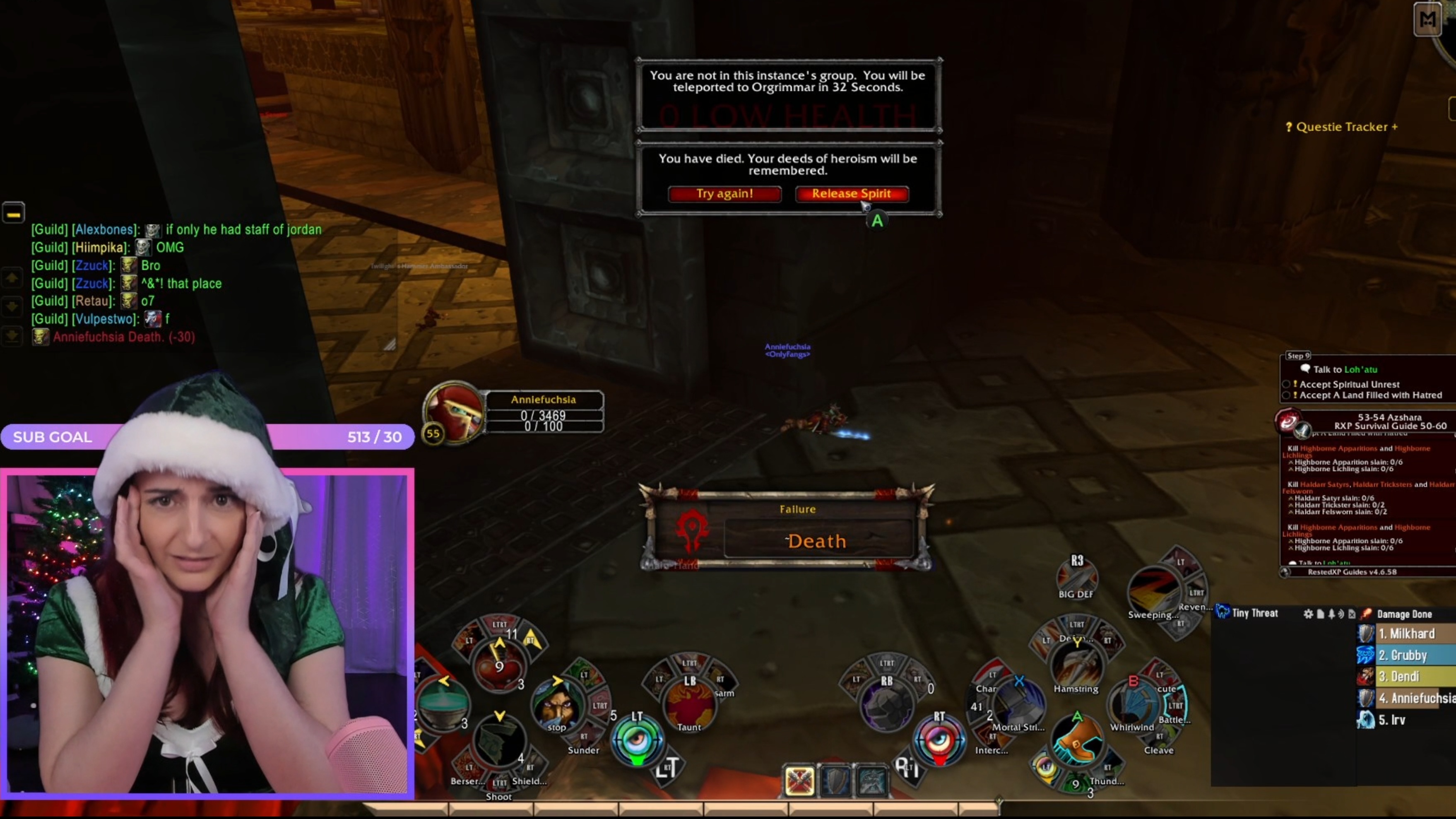Screen dimensions: 1456x819
Task: Click the Release Spirit button
Action: coord(851,194)
